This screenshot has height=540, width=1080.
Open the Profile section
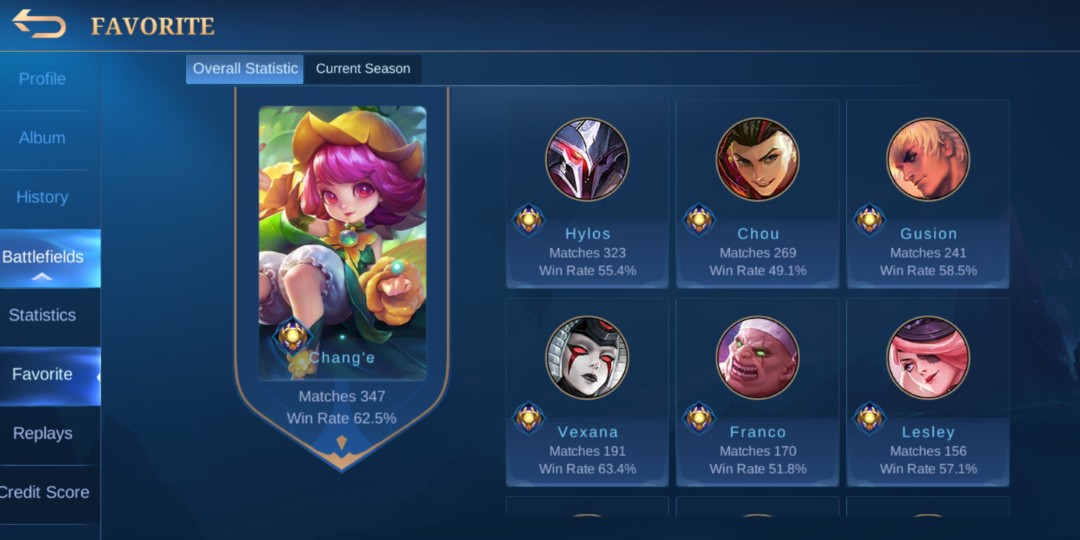tap(42, 79)
